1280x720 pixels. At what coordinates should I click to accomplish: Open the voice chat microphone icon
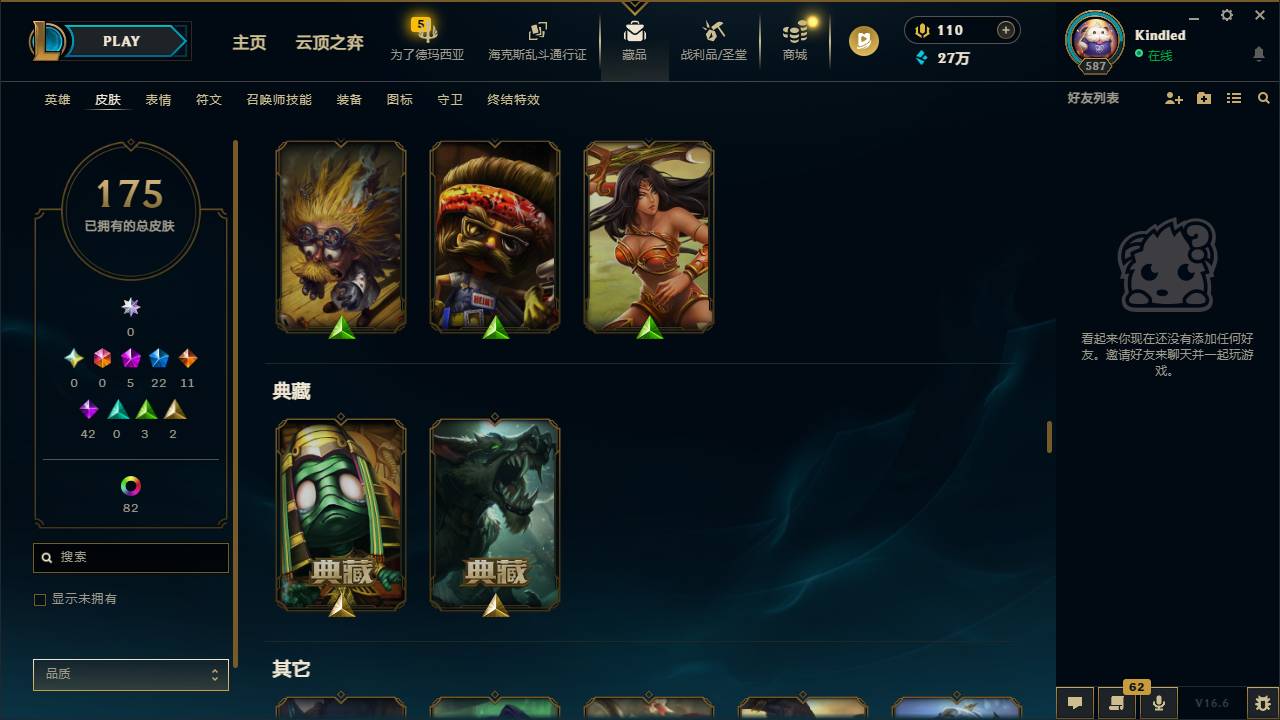click(1159, 703)
